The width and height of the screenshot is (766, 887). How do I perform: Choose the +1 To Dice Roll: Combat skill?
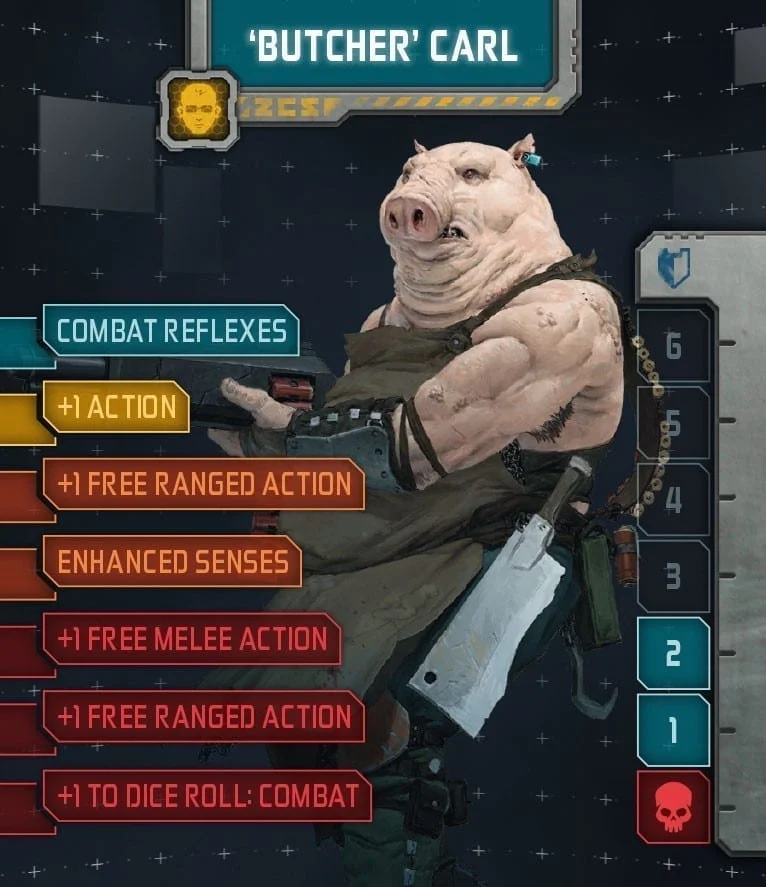pyautogui.click(x=208, y=795)
